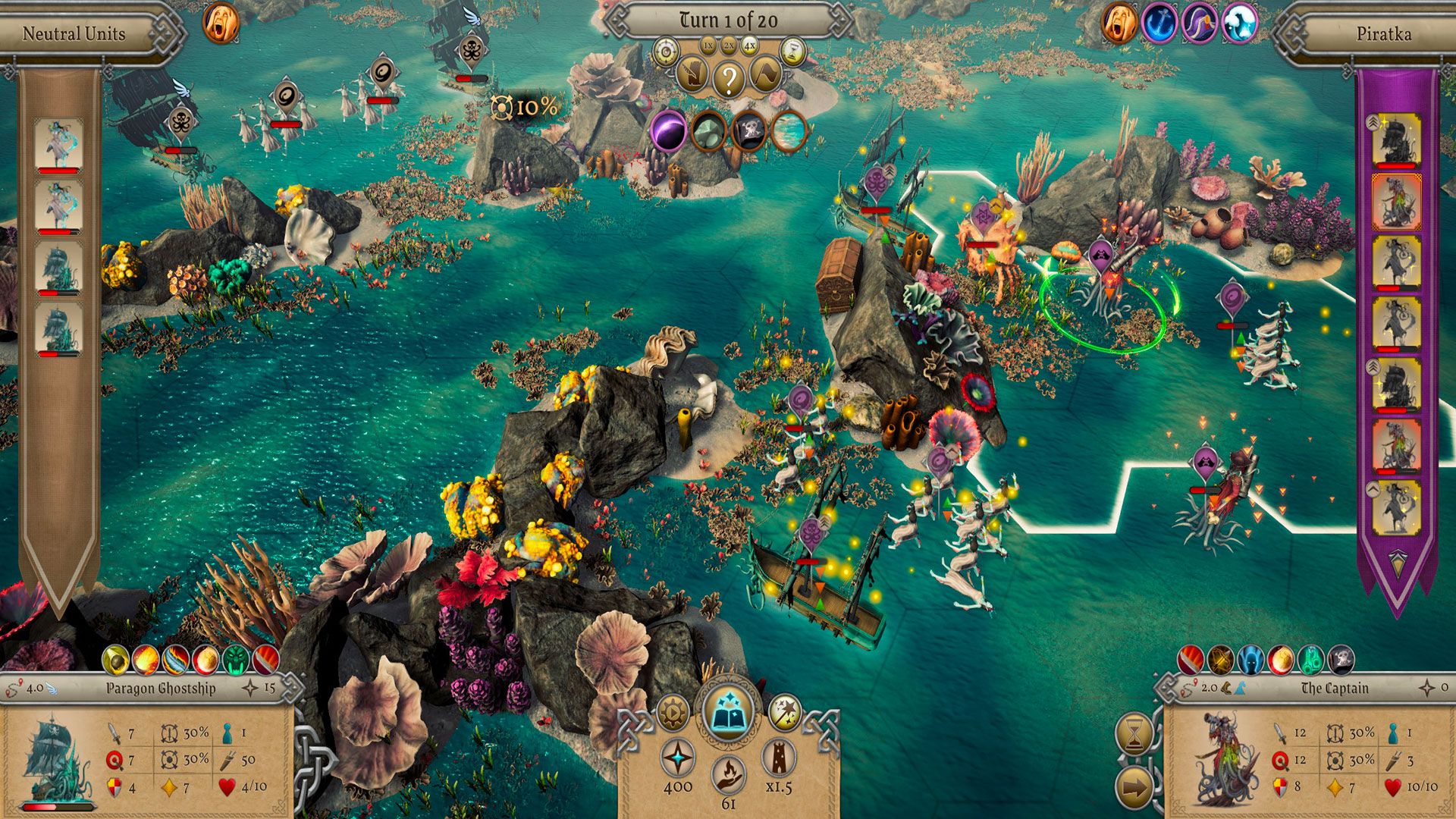This screenshot has width=1456, height=819.
Task: Select the pirate skull flag icon
Action: [x=749, y=131]
